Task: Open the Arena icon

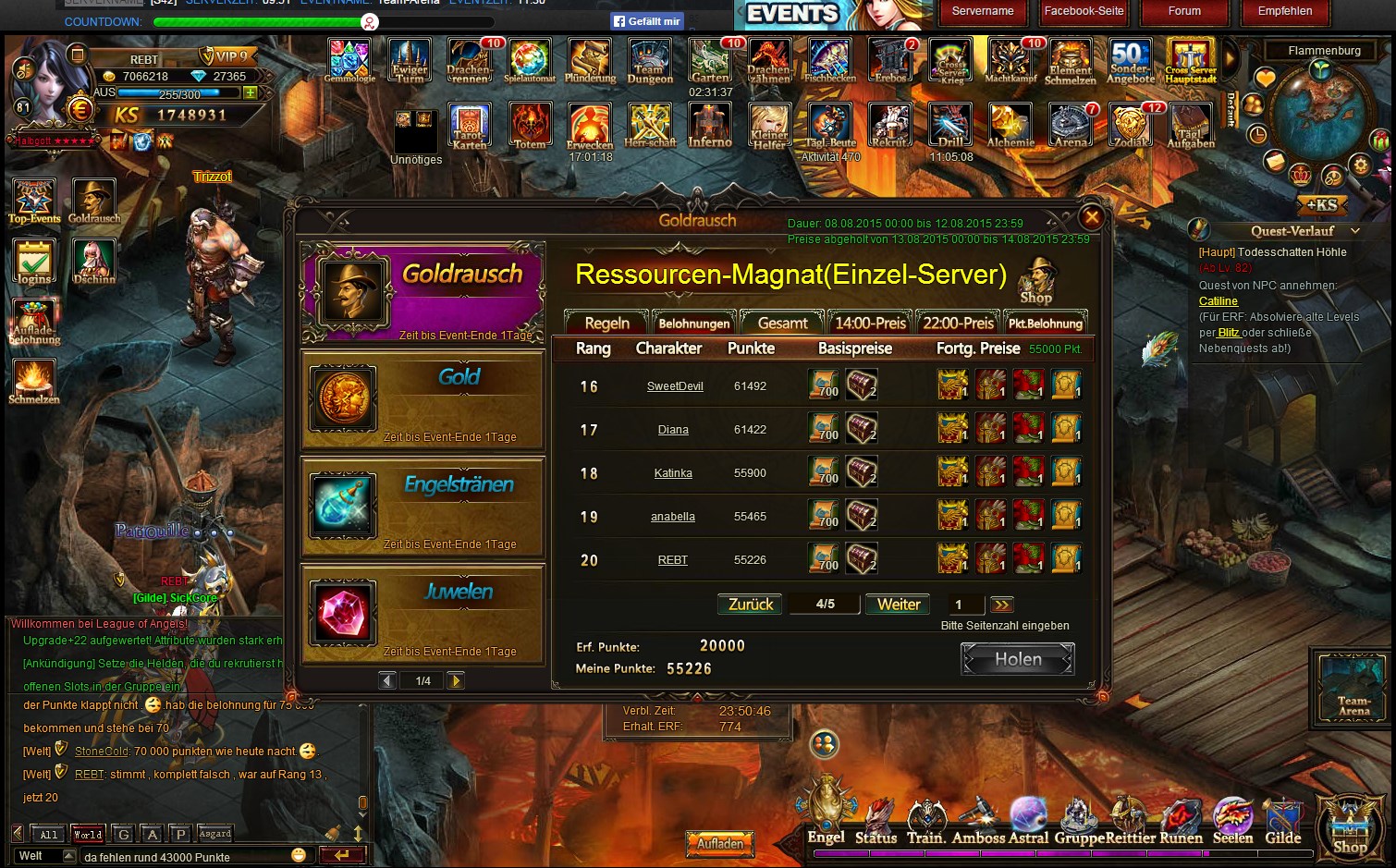Action: [1070, 127]
